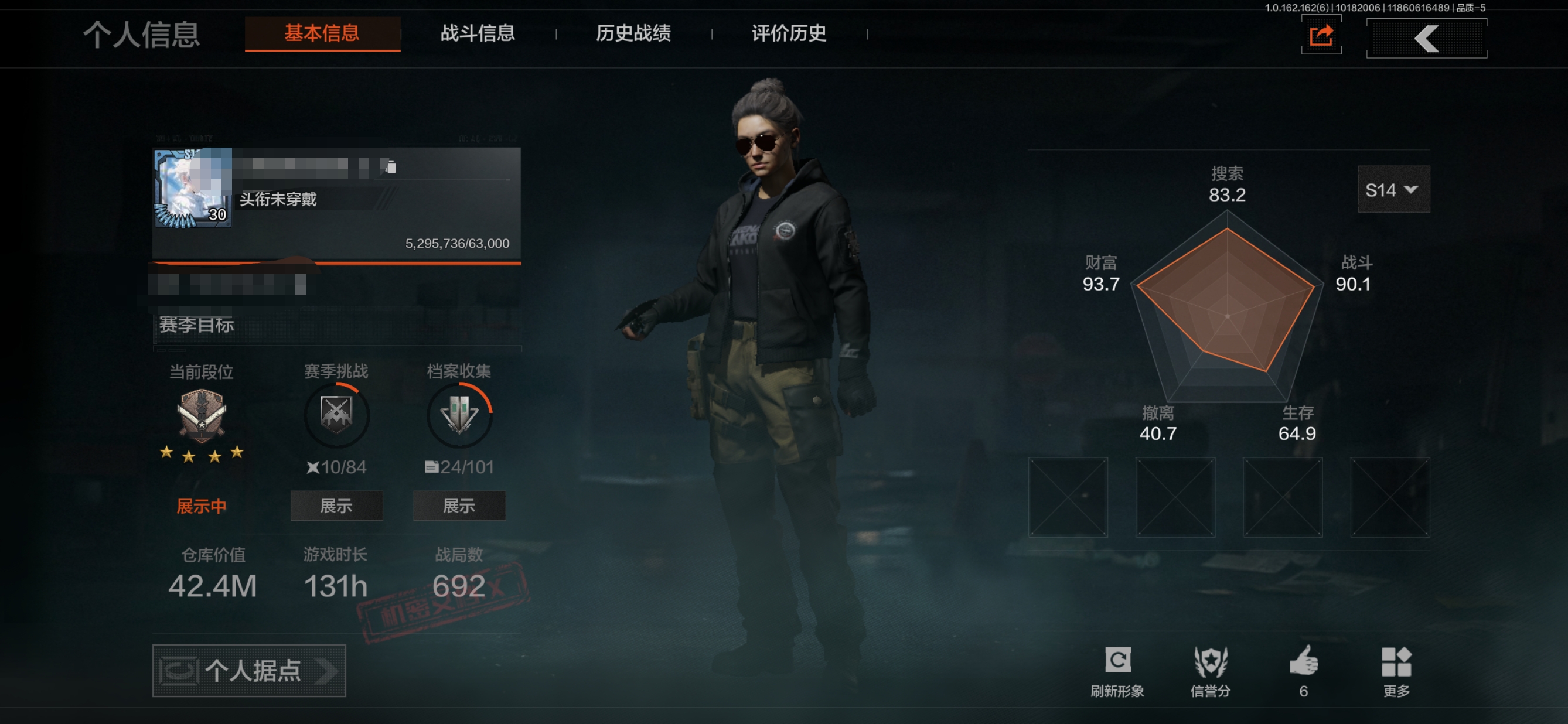The height and width of the screenshot is (724, 1568).
Task: Copy the player name with the clipboard icon
Action: click(391, 167)
